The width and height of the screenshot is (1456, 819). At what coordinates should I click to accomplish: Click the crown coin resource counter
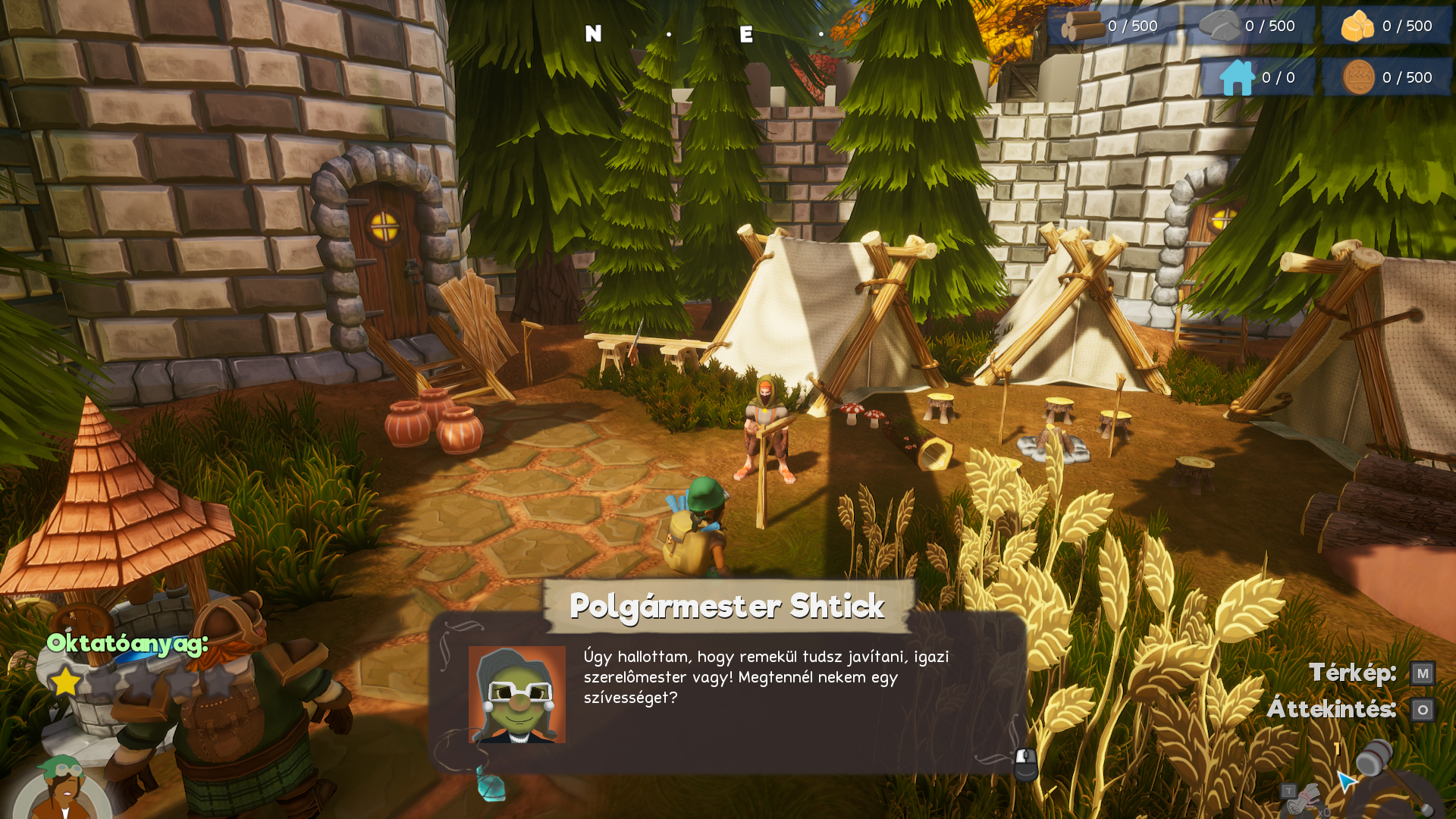[1386, 77]
